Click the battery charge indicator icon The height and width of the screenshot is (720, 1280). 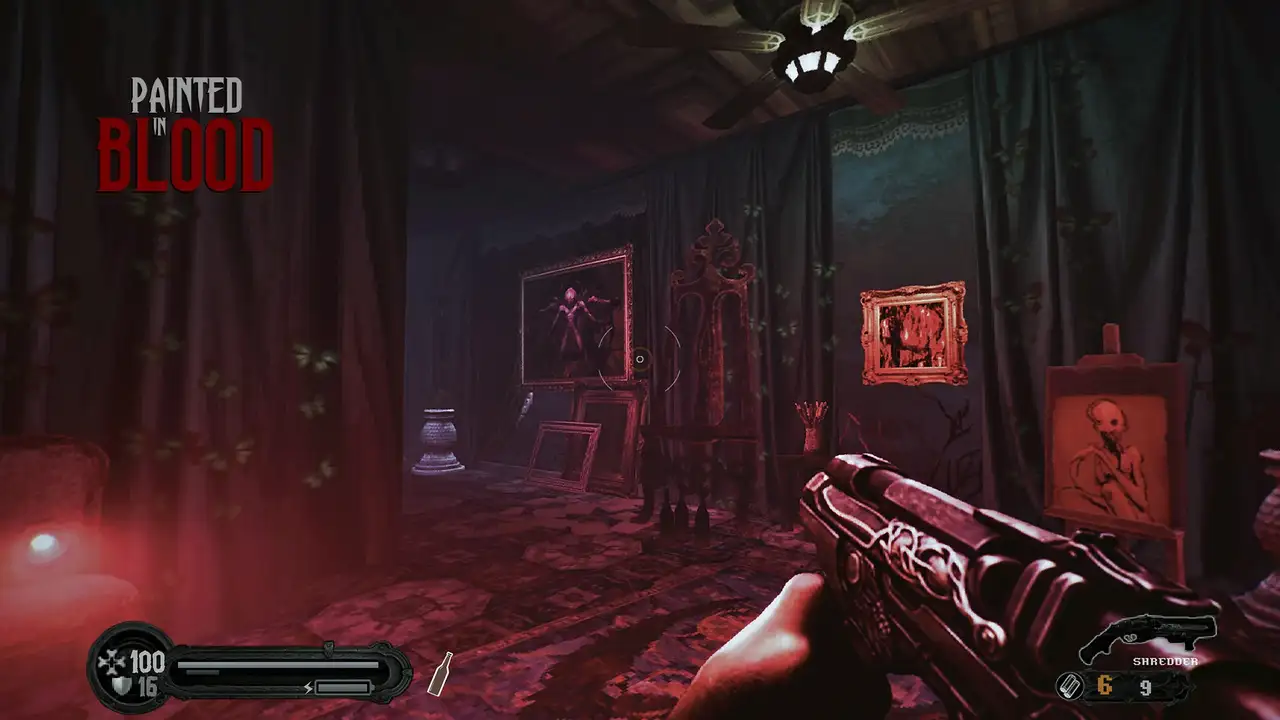tap(344, 687)
